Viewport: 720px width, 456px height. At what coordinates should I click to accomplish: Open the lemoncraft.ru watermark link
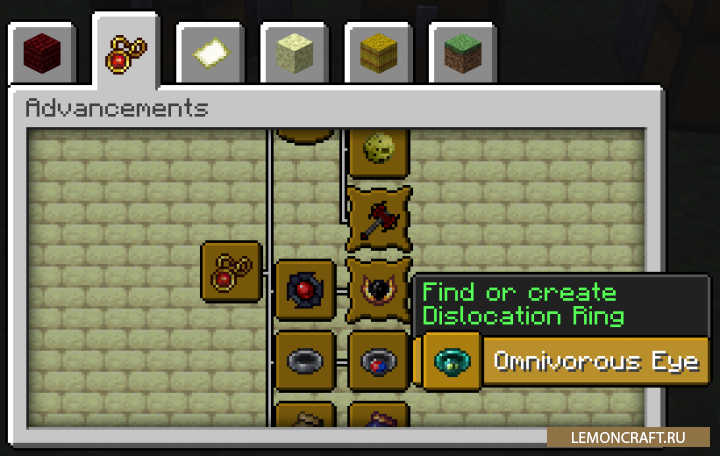click(630, 438)
